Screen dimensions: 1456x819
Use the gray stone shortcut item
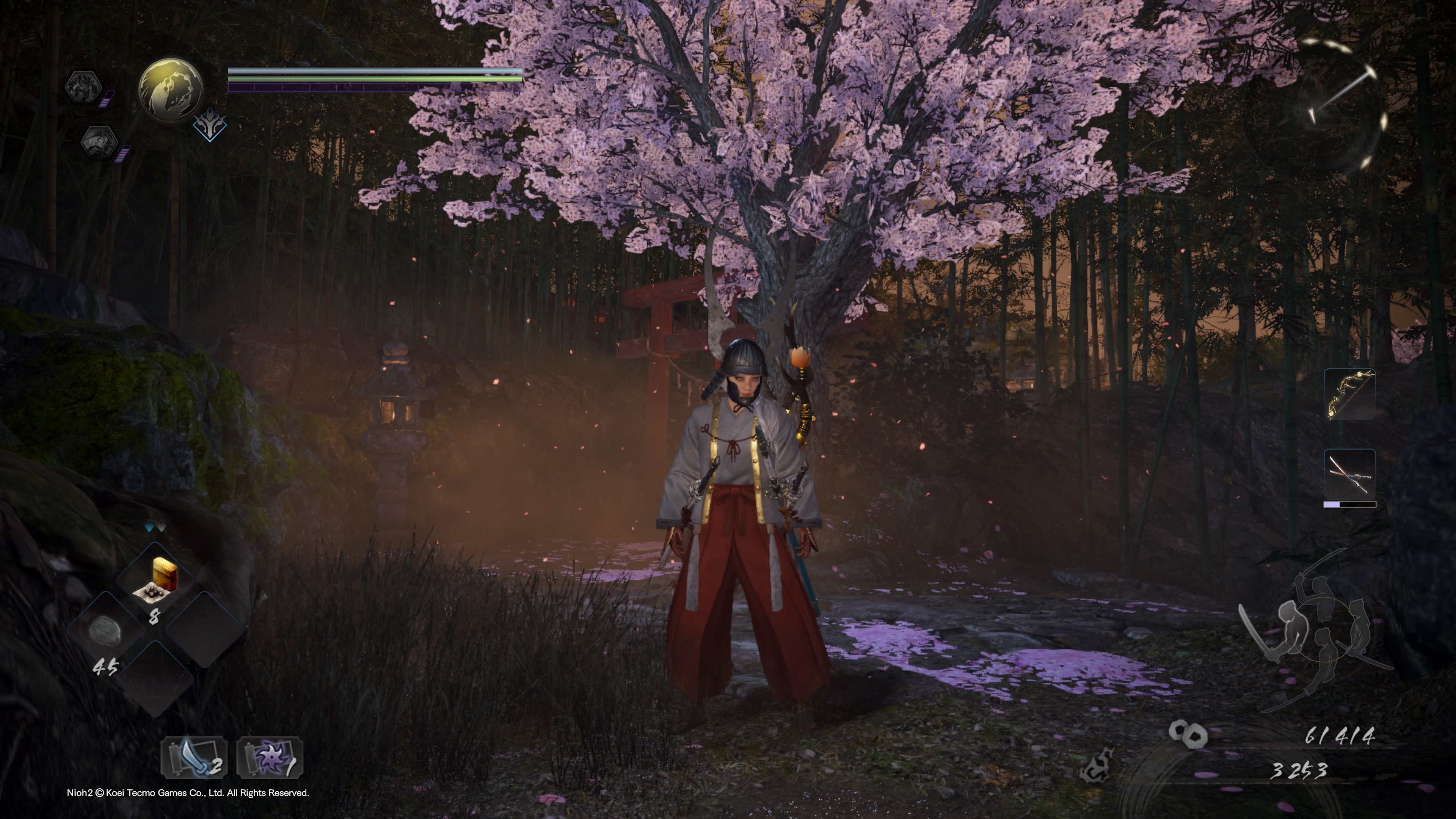pyautogui.click(x=105, y=629)
